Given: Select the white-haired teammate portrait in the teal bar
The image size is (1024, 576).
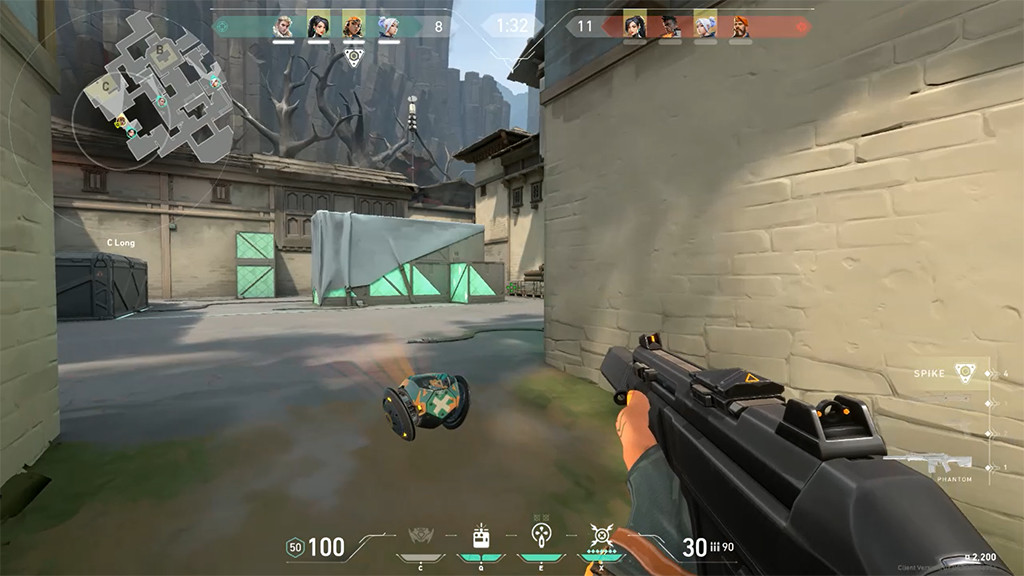Looking at the screenshot, I should 388,26.
